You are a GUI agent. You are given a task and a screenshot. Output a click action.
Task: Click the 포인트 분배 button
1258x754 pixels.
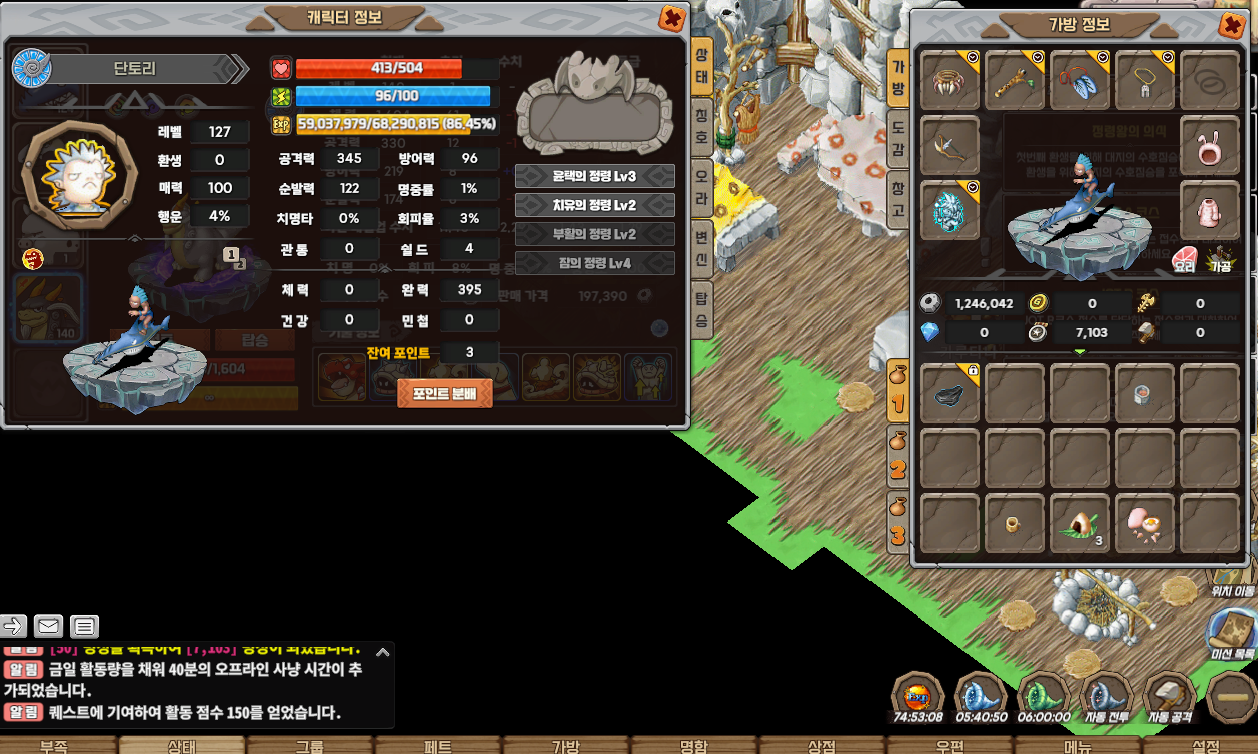pyautogui.click(x=445, y=393)
